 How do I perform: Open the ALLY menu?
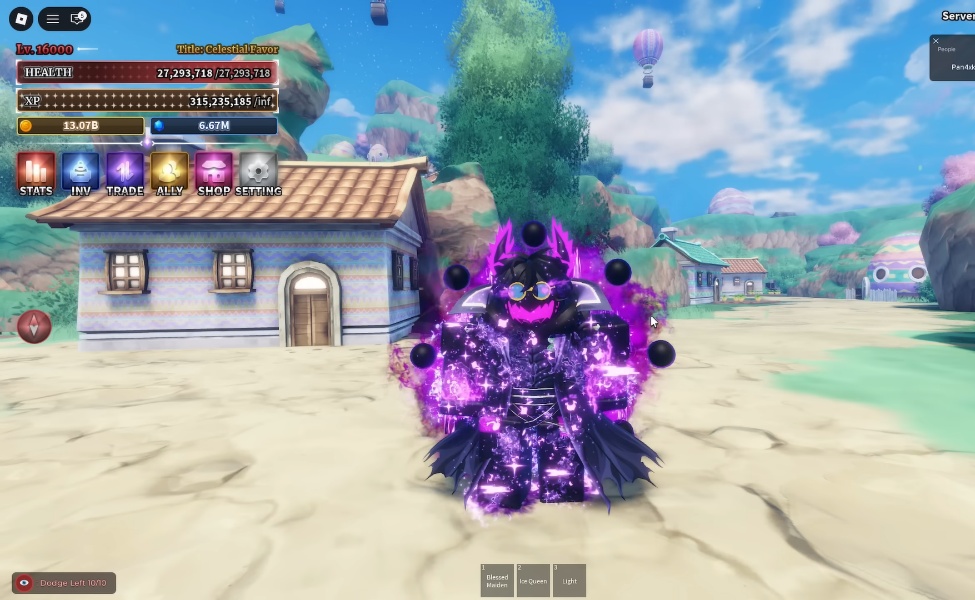(x=170, y=173)
